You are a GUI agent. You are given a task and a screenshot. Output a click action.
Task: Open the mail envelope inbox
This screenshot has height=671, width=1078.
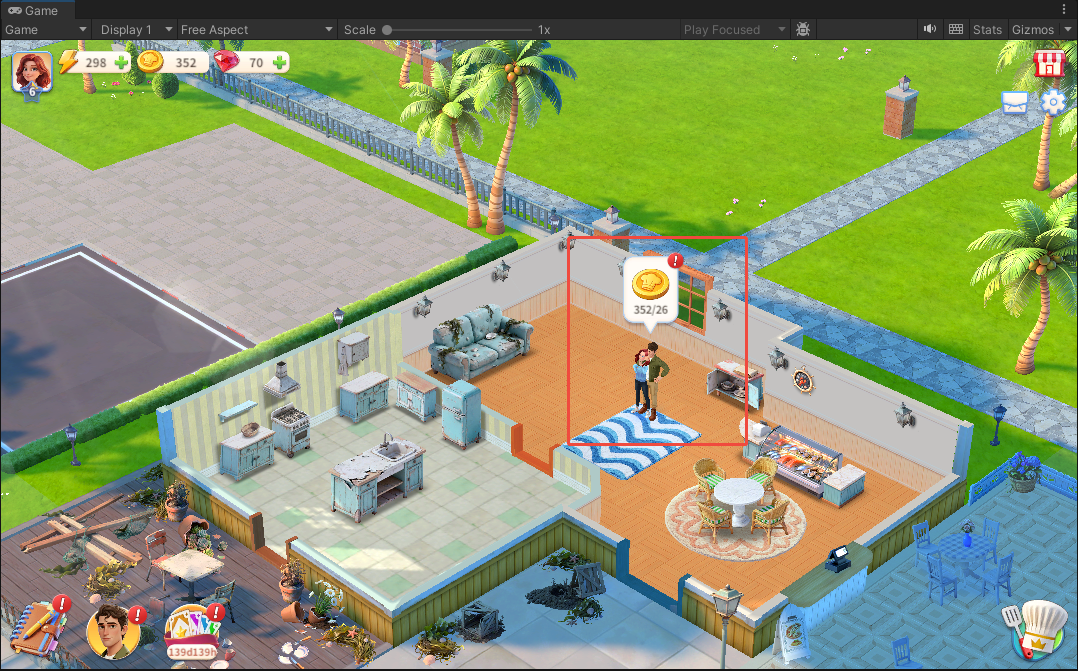(1015, 103)
